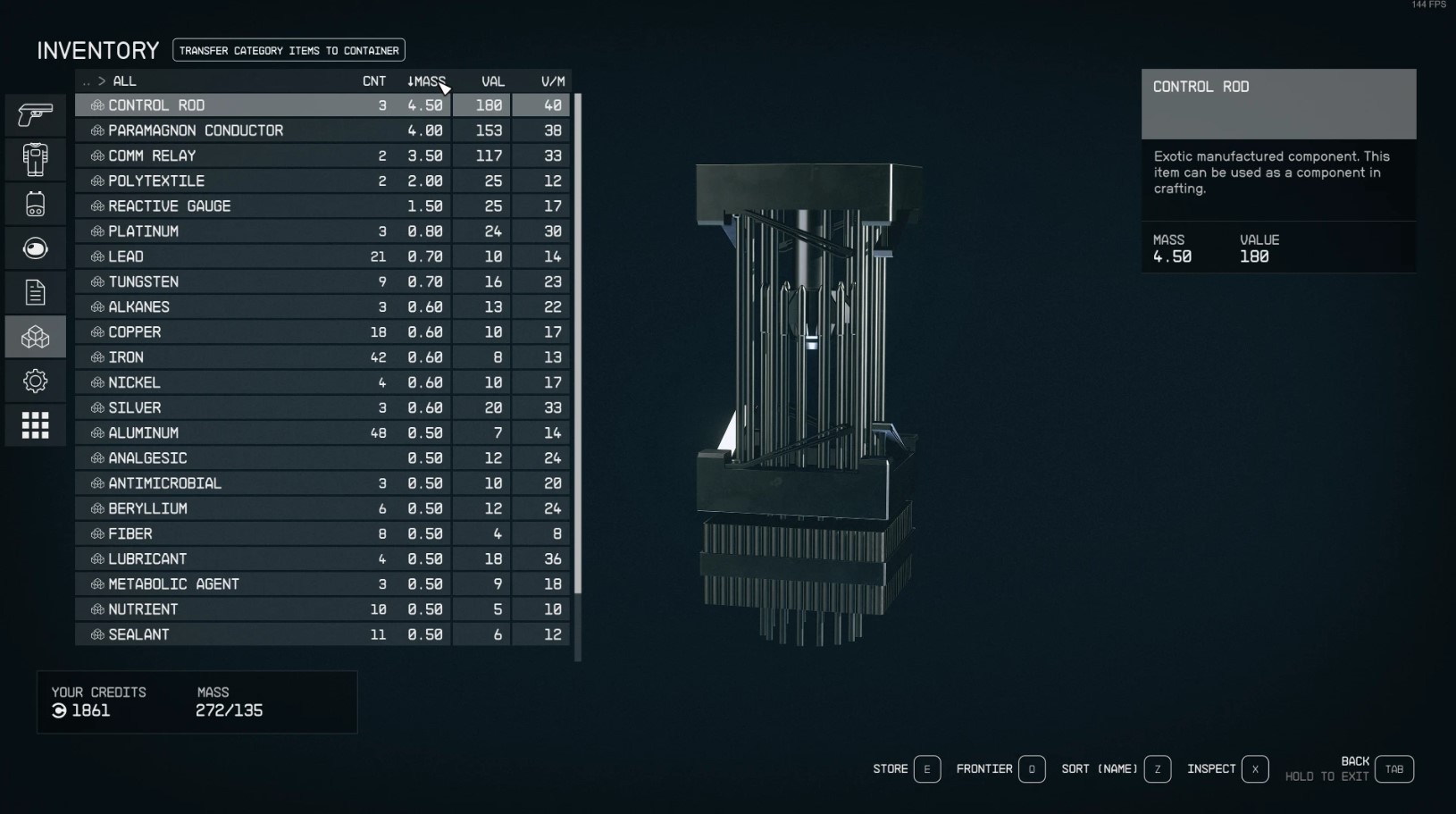The height and width of the screenshot is (814, 1456).
Task: Open the Apparel (spacesuit) category
Action: tap(36, 159)
